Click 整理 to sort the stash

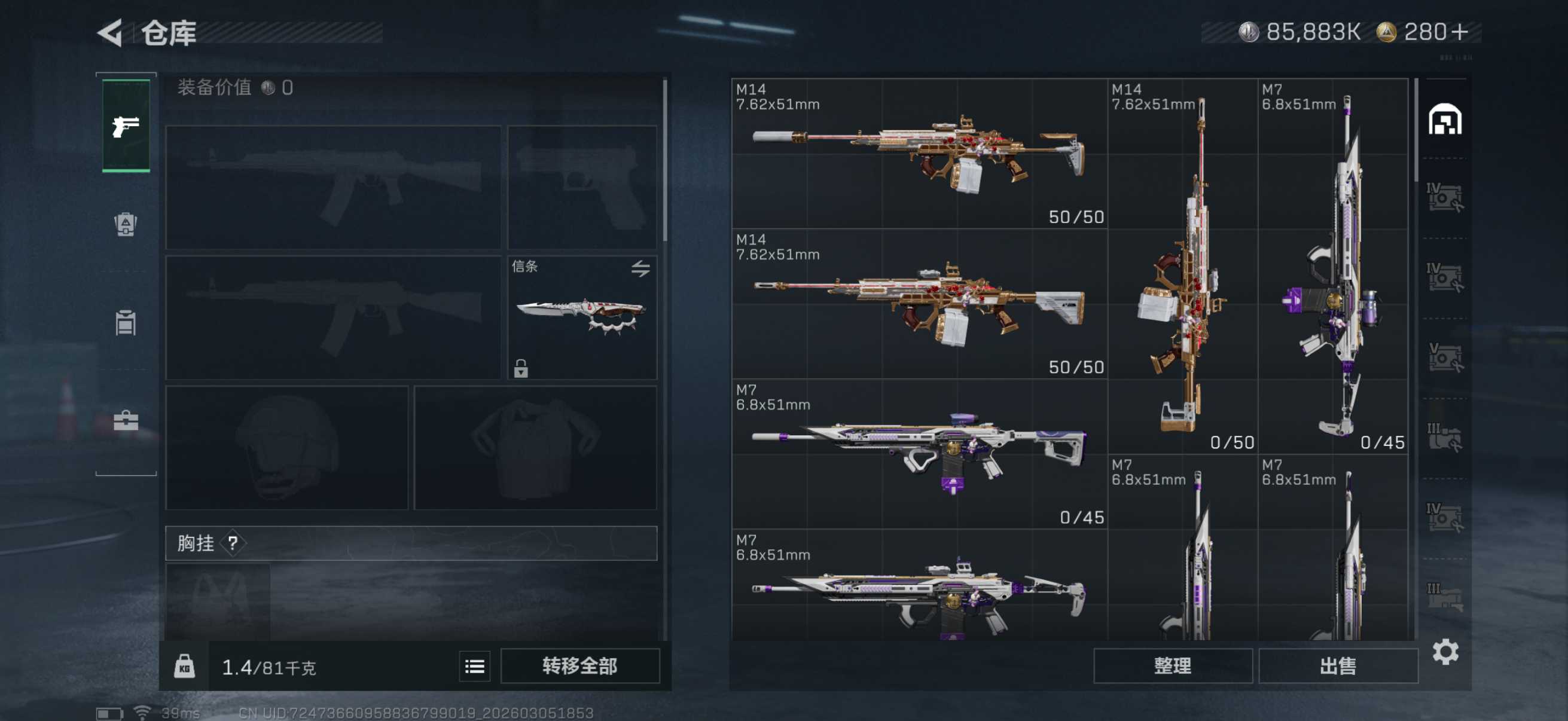tap(1172, 666)
